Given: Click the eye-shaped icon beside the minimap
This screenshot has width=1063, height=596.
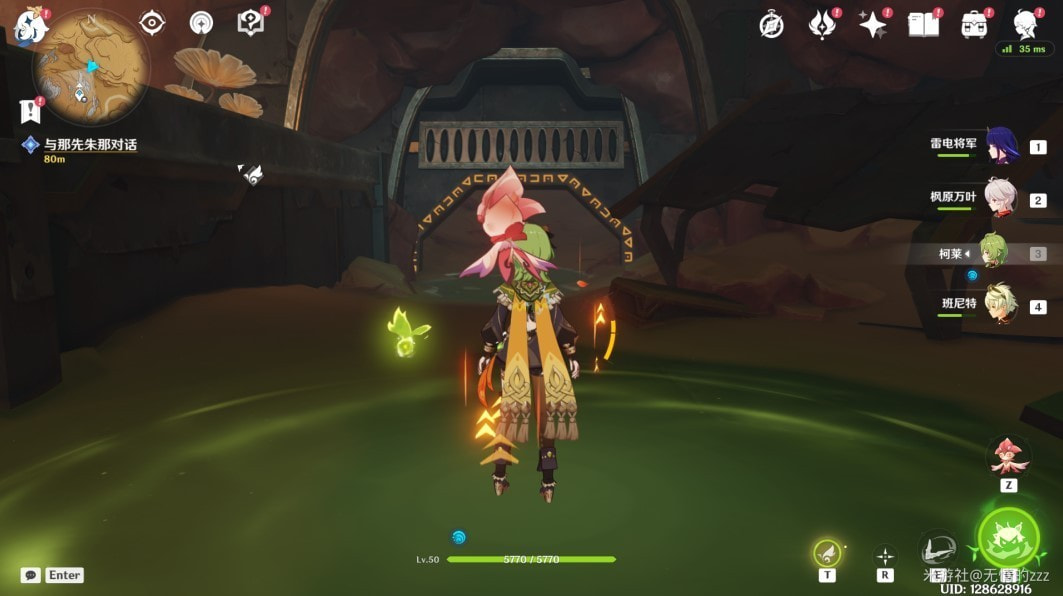Looking at the screenshot, I should 152,23.
